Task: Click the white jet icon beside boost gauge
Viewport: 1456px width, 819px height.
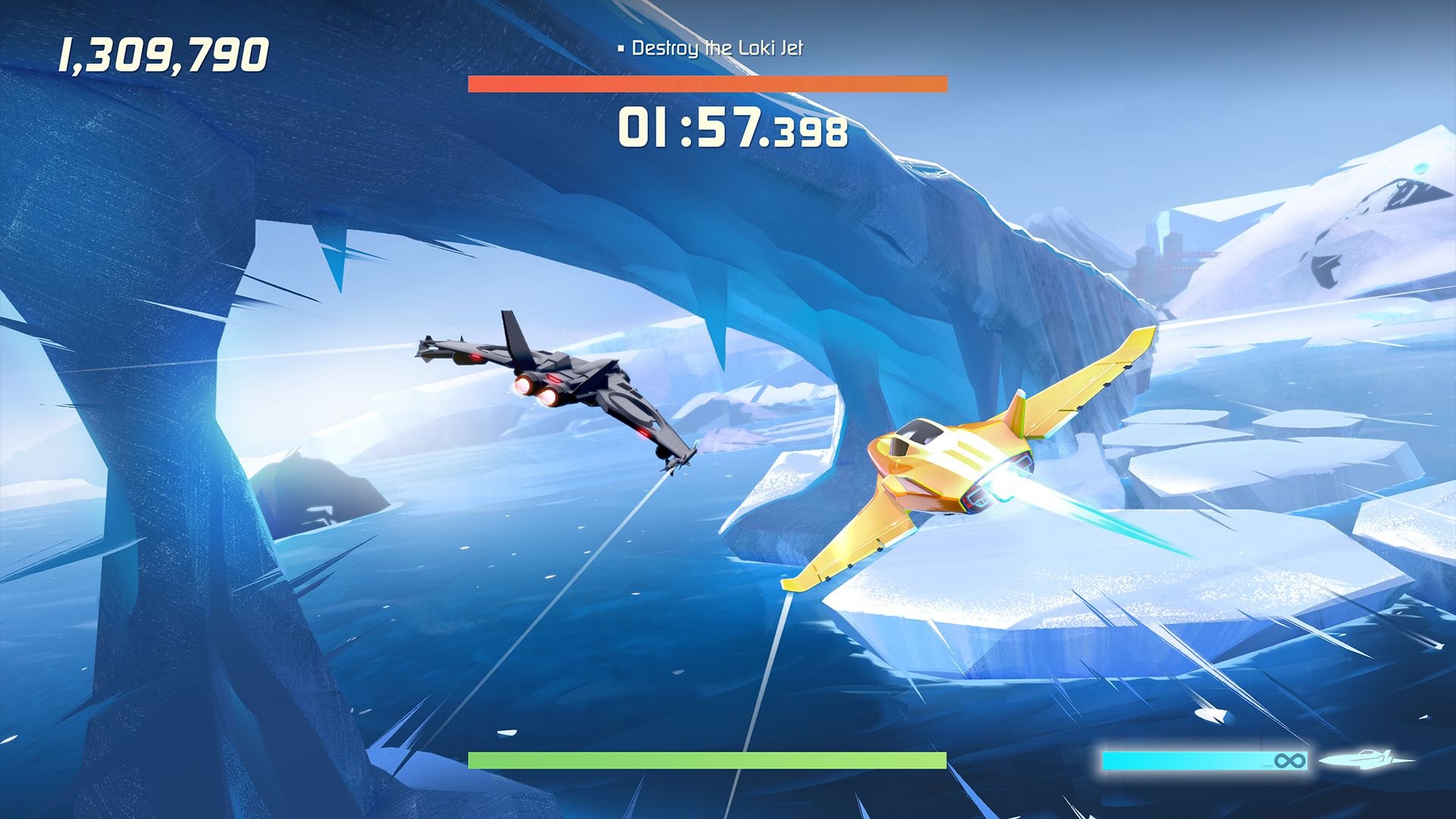Action: click(x=1367, y=759)
